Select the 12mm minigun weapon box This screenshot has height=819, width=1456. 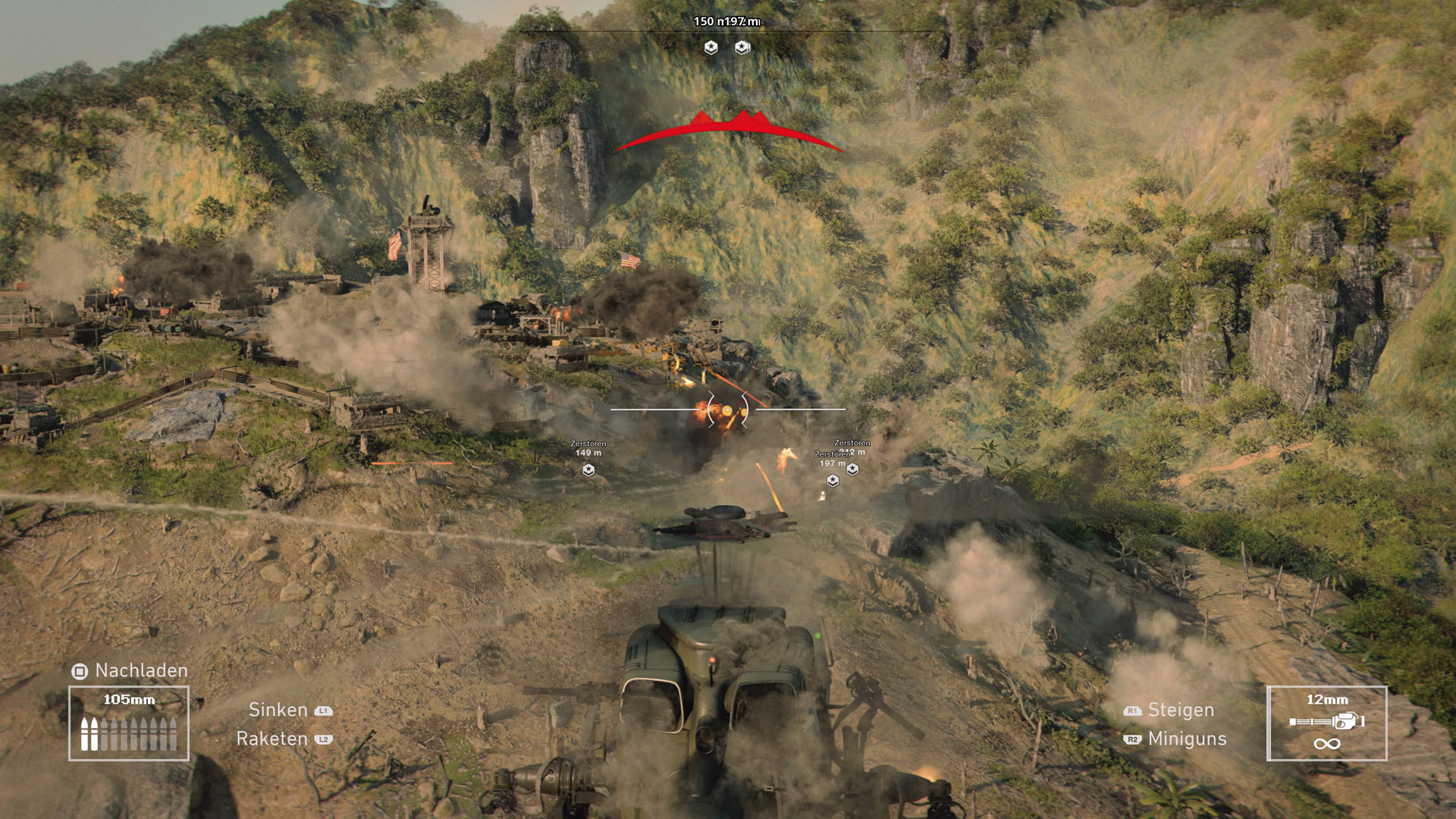click(x=1326, y=723)
